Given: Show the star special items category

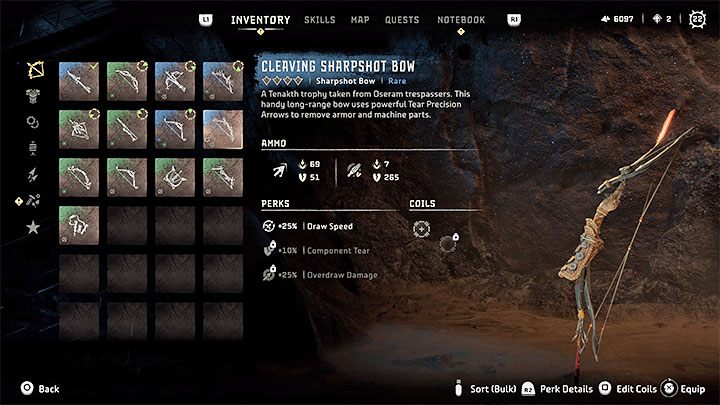Looking at the screenshot, I should (x=33, y=228).
